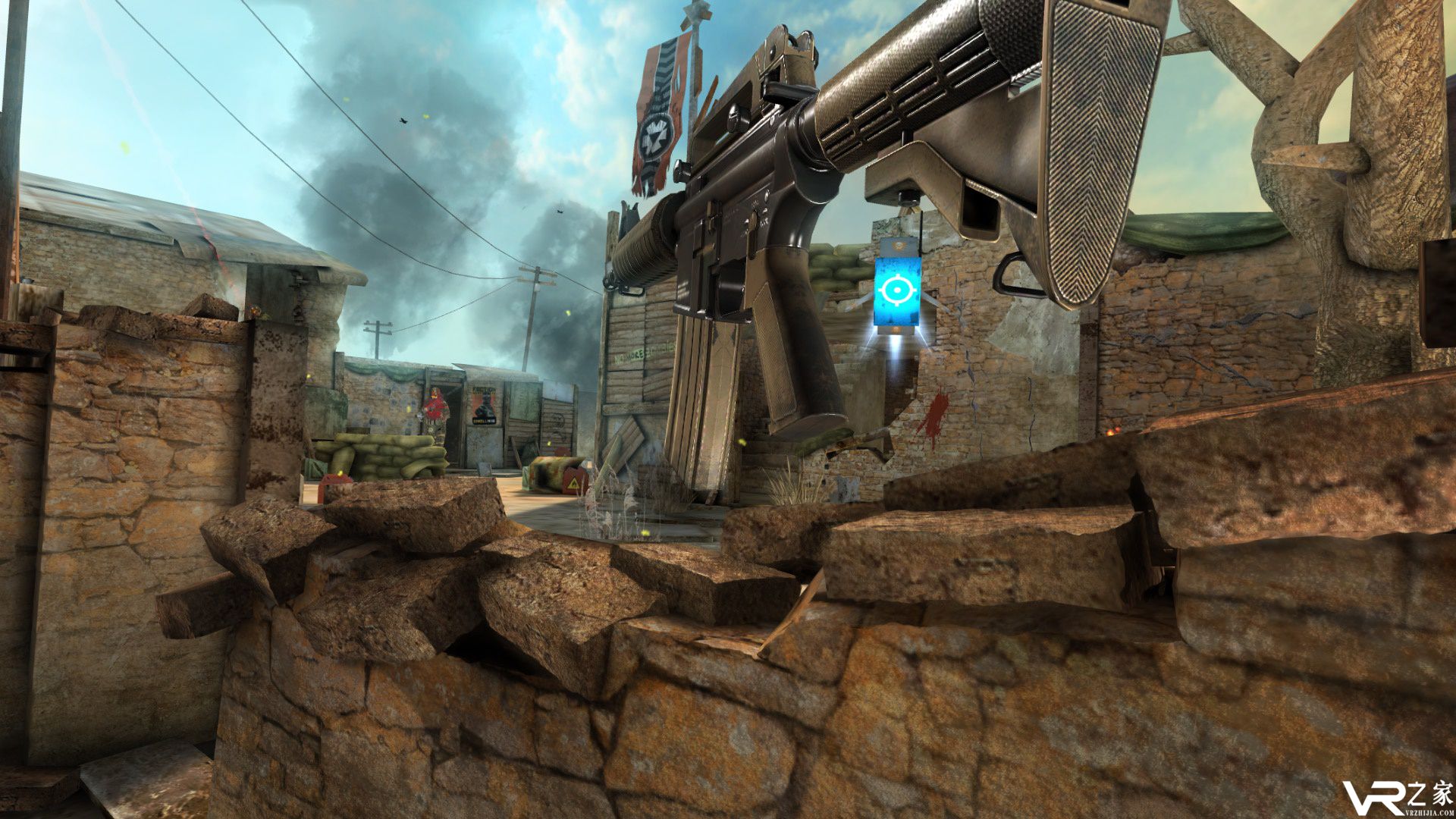
Task: Select the glowing blue crosshair cover marker
Action: tap(897, 291)
